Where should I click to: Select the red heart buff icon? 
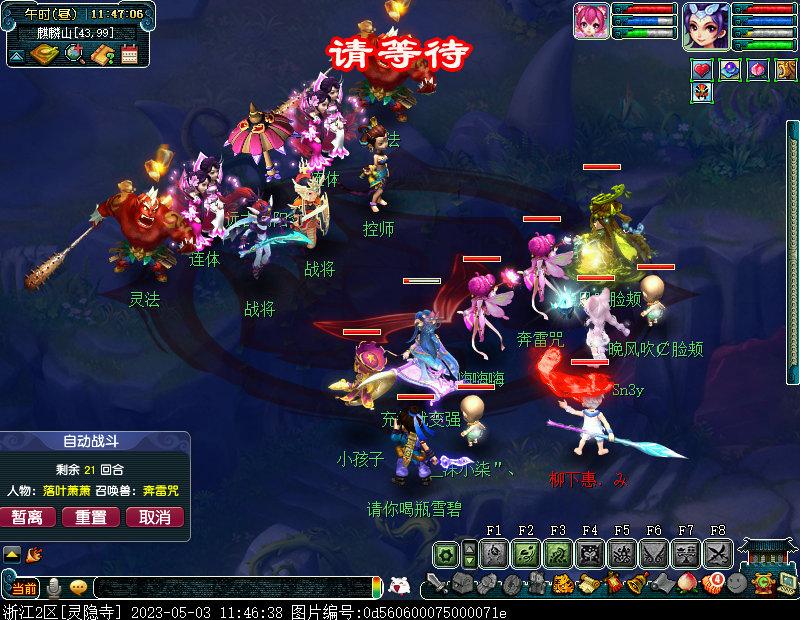[x=702, y=70]
